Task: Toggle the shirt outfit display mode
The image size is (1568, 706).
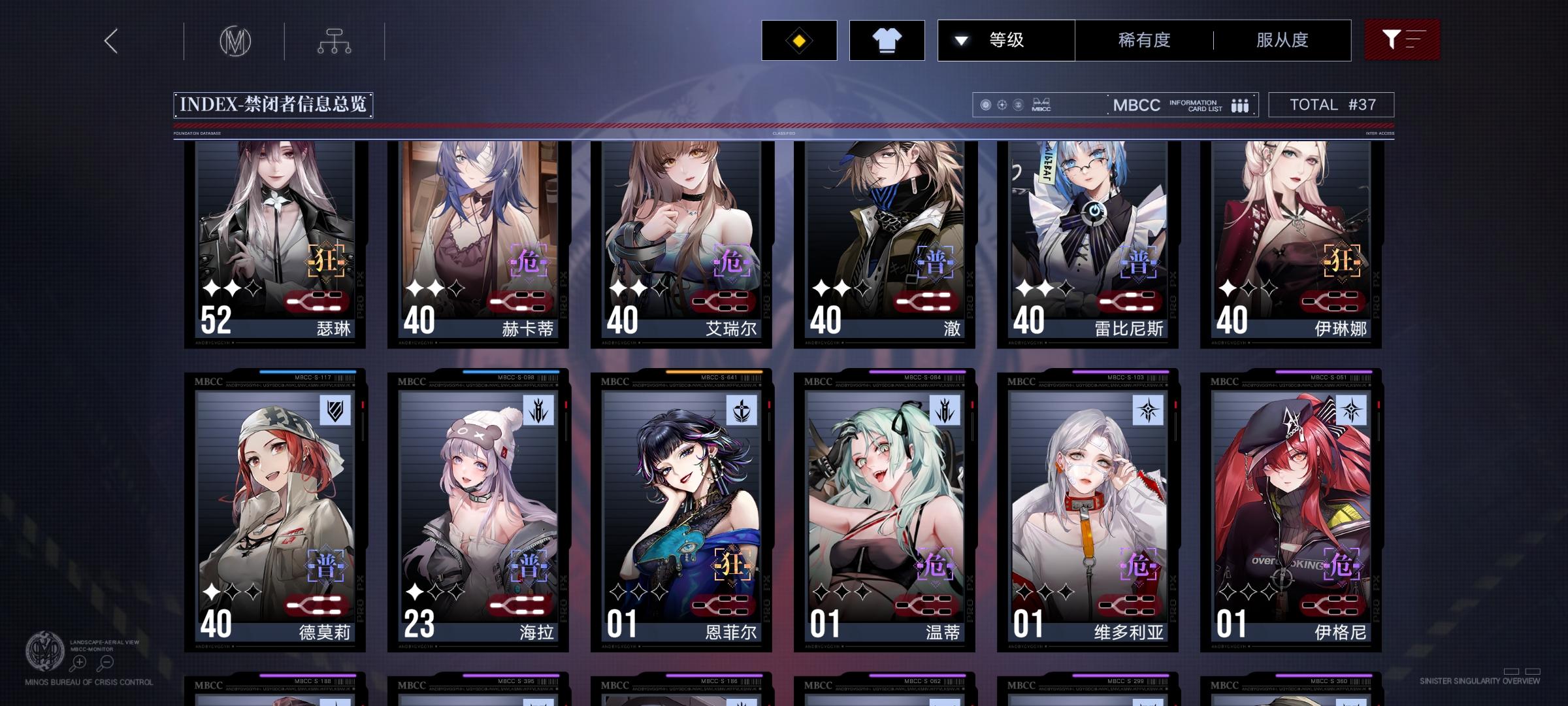Action: tap(887, 40)
